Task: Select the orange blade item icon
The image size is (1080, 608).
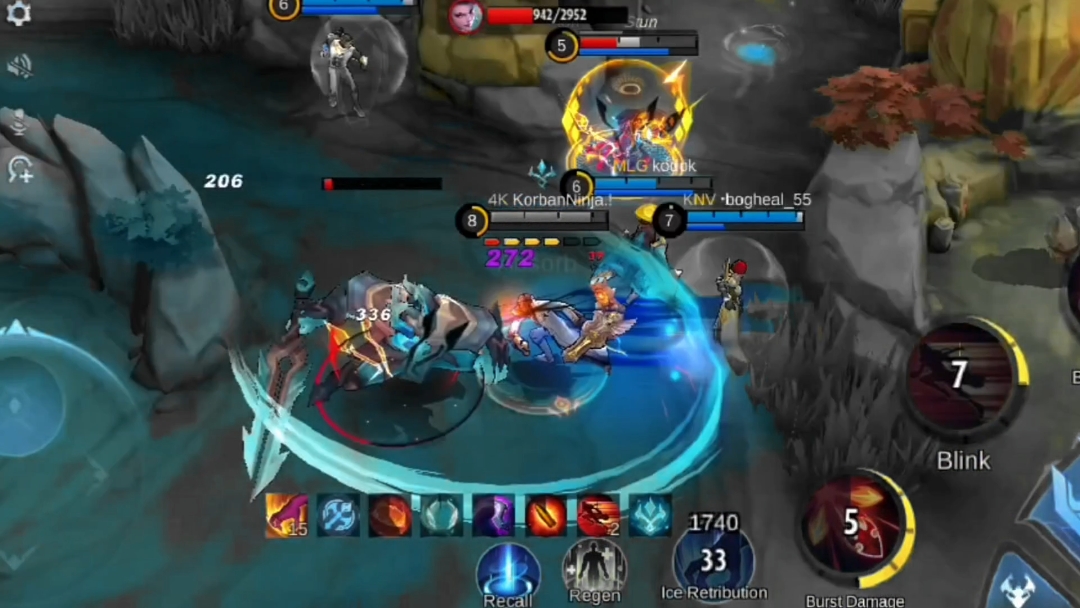Action: (546, 515)
